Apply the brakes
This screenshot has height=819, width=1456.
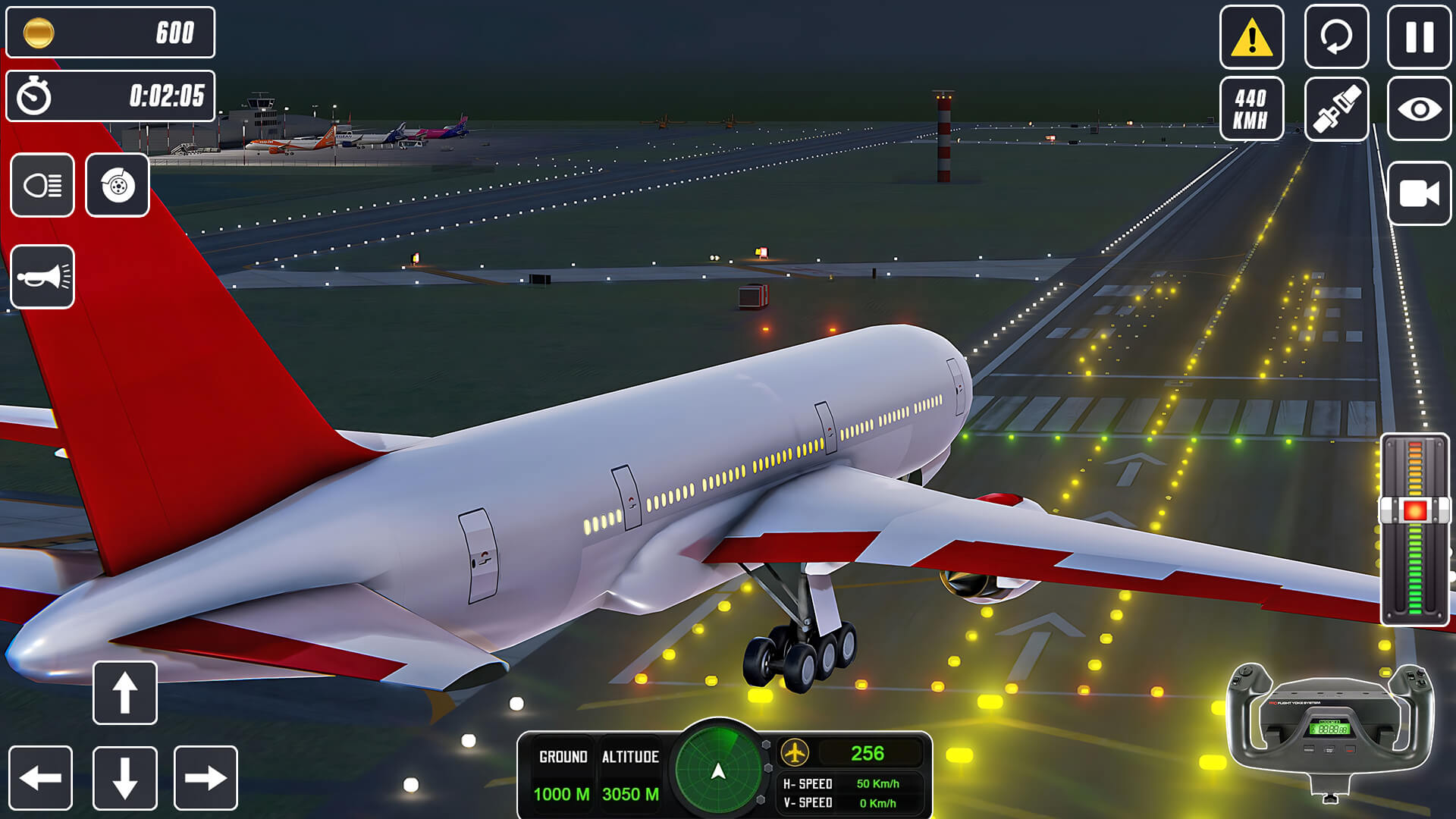click(x=118, y=185)
